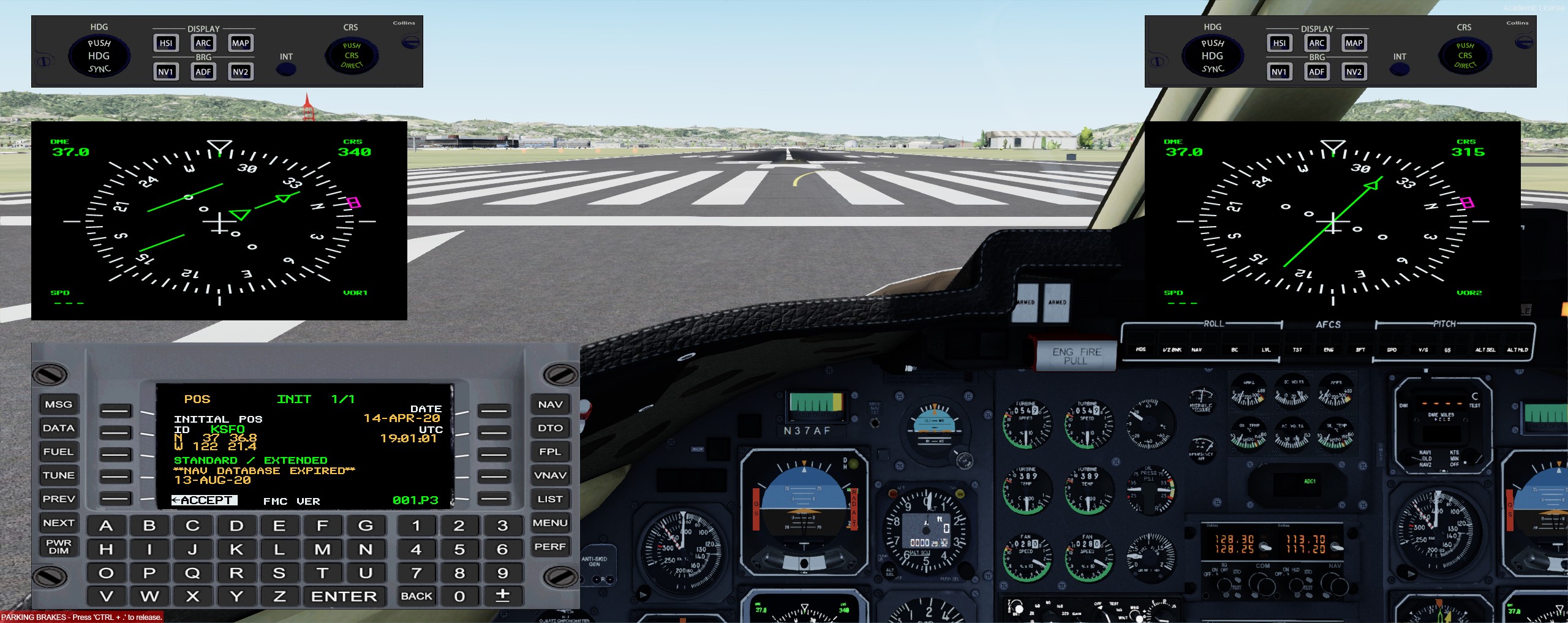Push the HDG SYNC knob
Screen dimensions: 1568x623
[99, 55]
